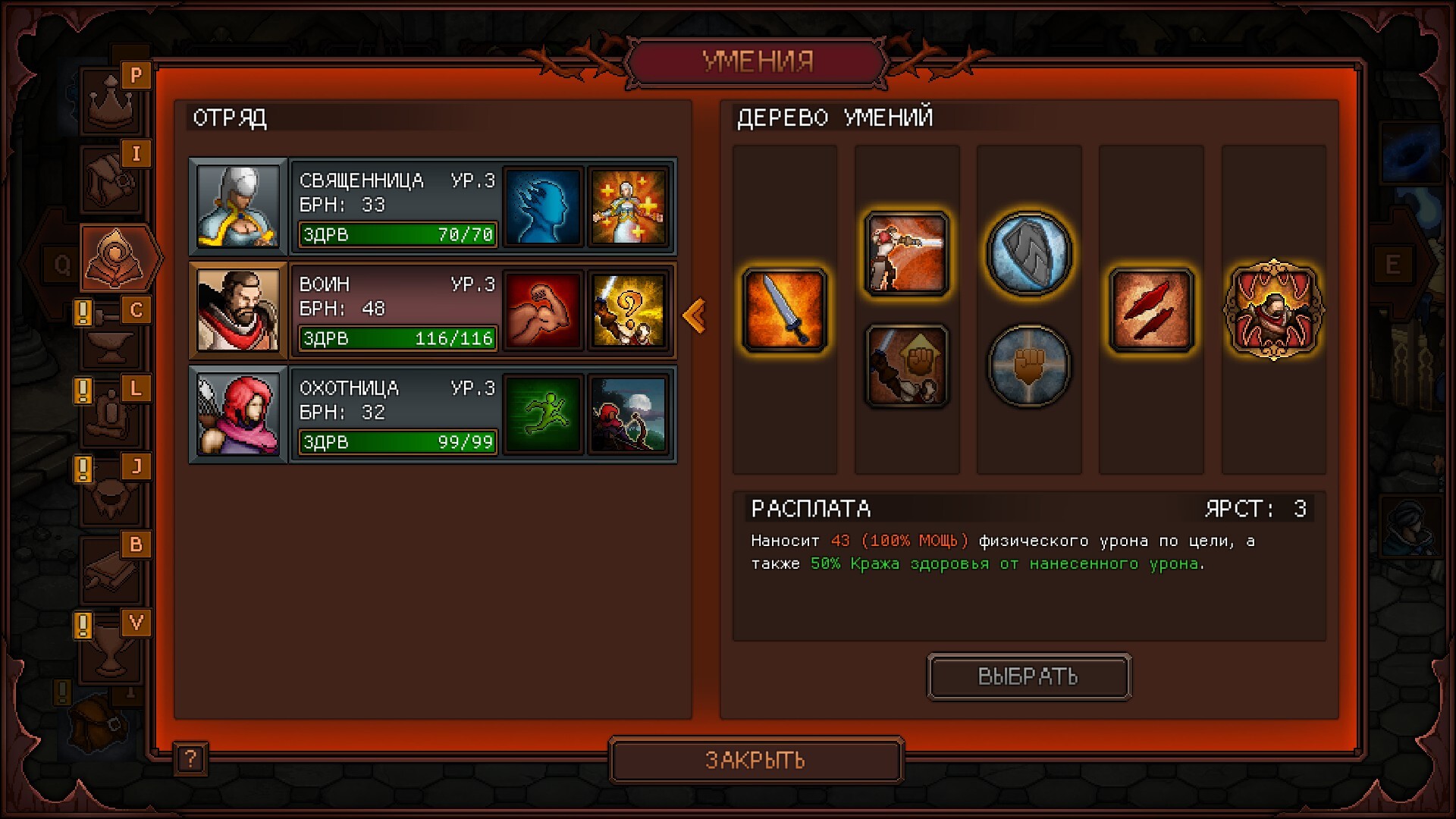Open the anvil tab marked C

[112, 335]
